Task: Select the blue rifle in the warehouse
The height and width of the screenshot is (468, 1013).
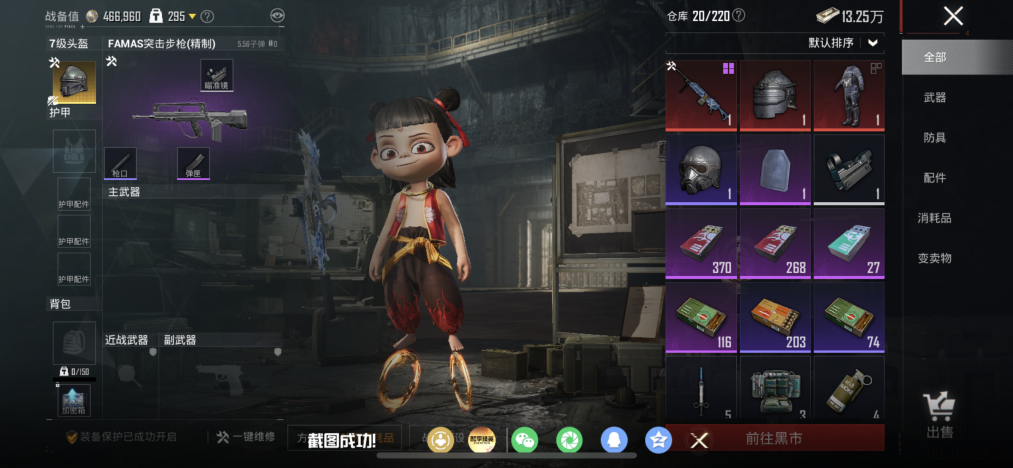Action: (701, 95)
